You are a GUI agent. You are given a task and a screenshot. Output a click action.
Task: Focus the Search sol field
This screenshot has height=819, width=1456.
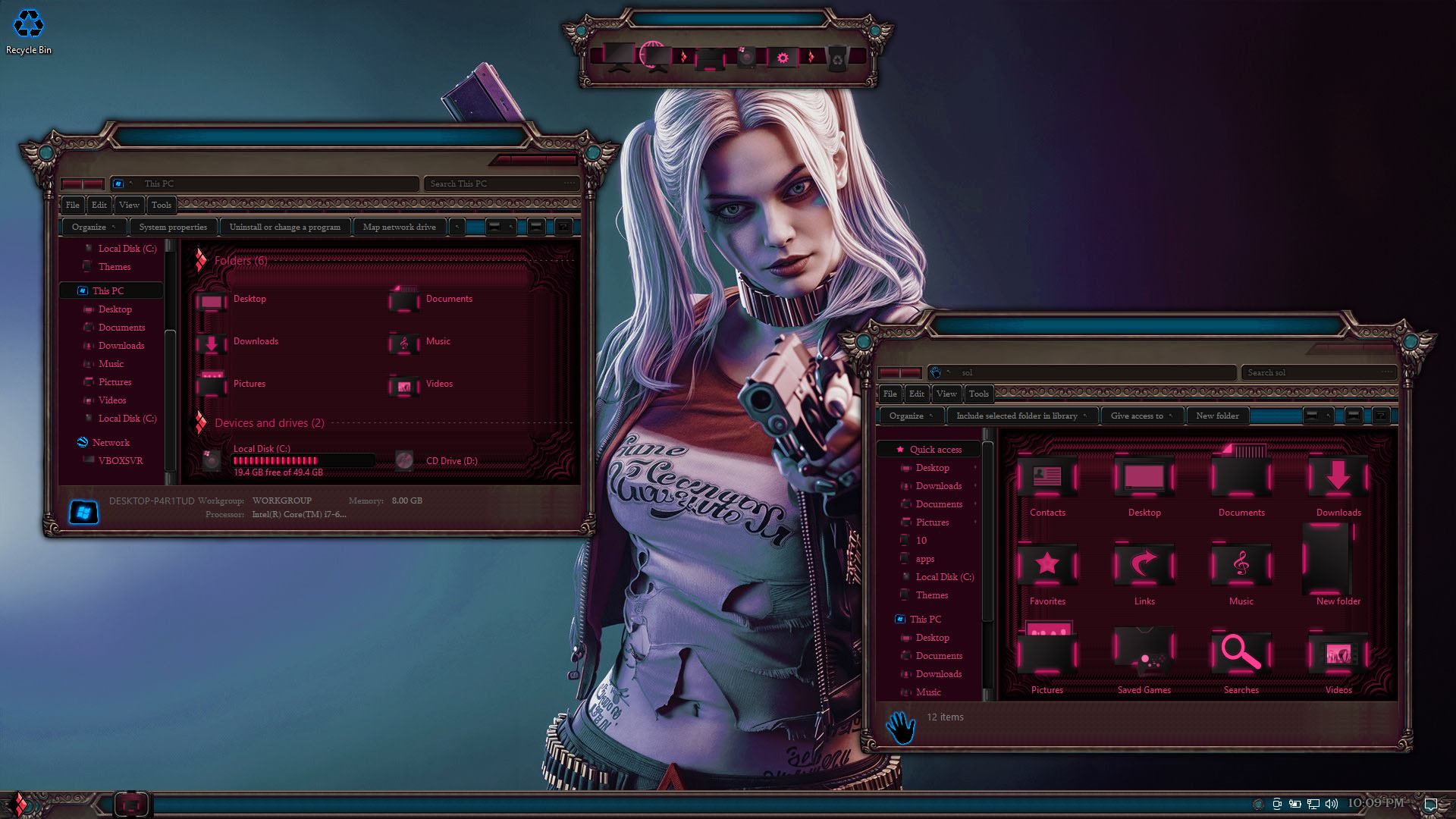point(1316,372)
